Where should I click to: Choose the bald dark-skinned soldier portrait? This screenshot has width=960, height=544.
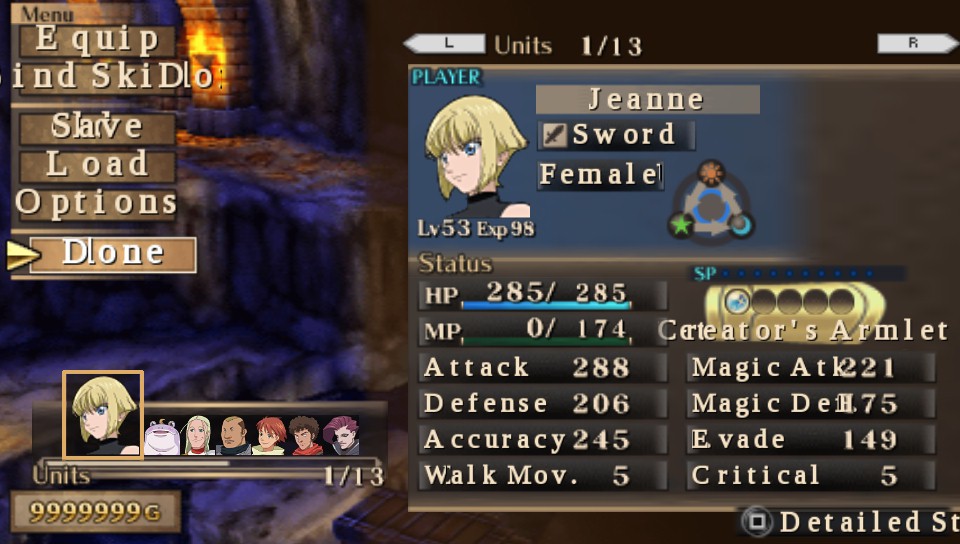[x=233, y=435]
